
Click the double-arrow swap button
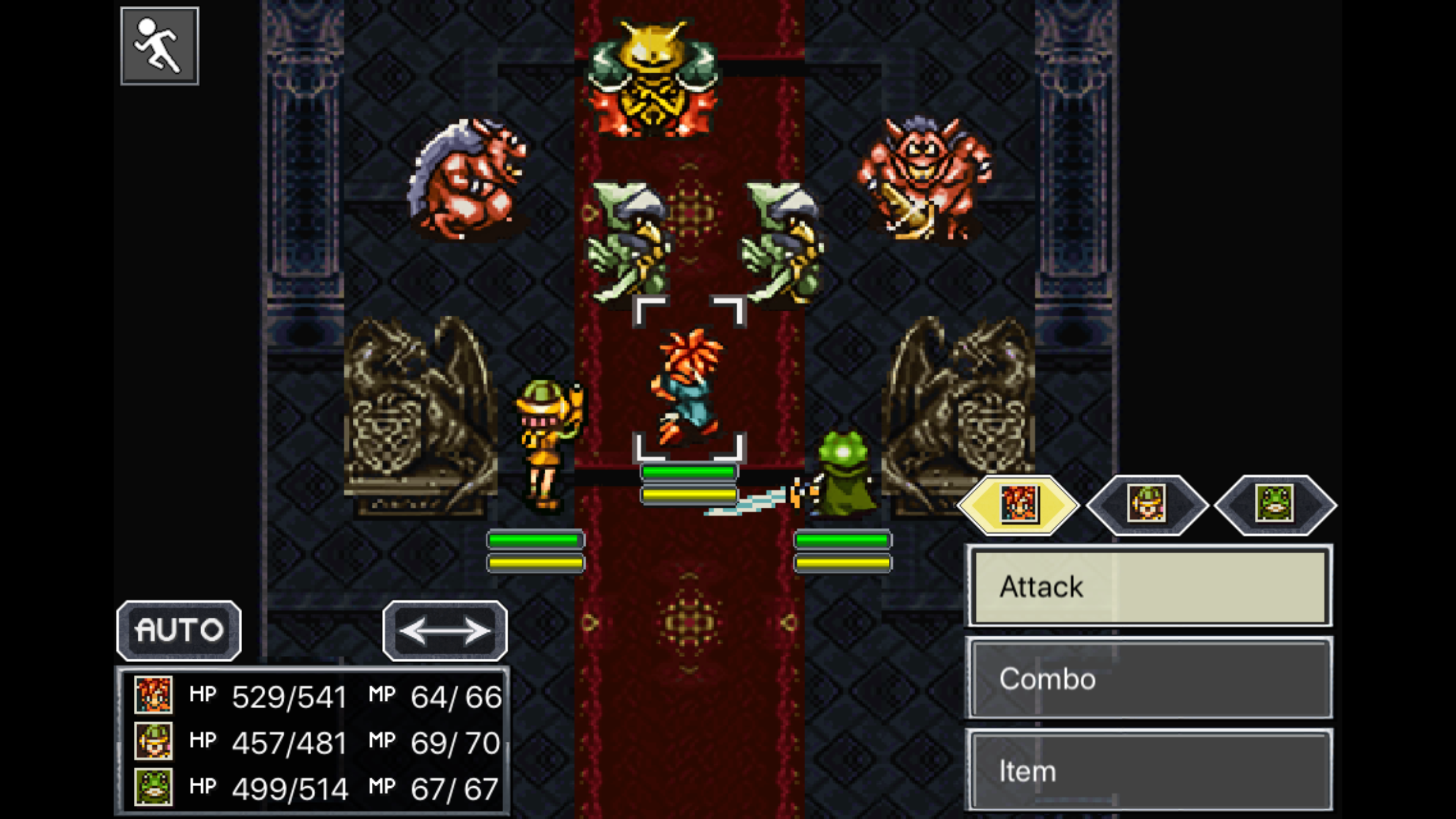(x=445, y=630)
